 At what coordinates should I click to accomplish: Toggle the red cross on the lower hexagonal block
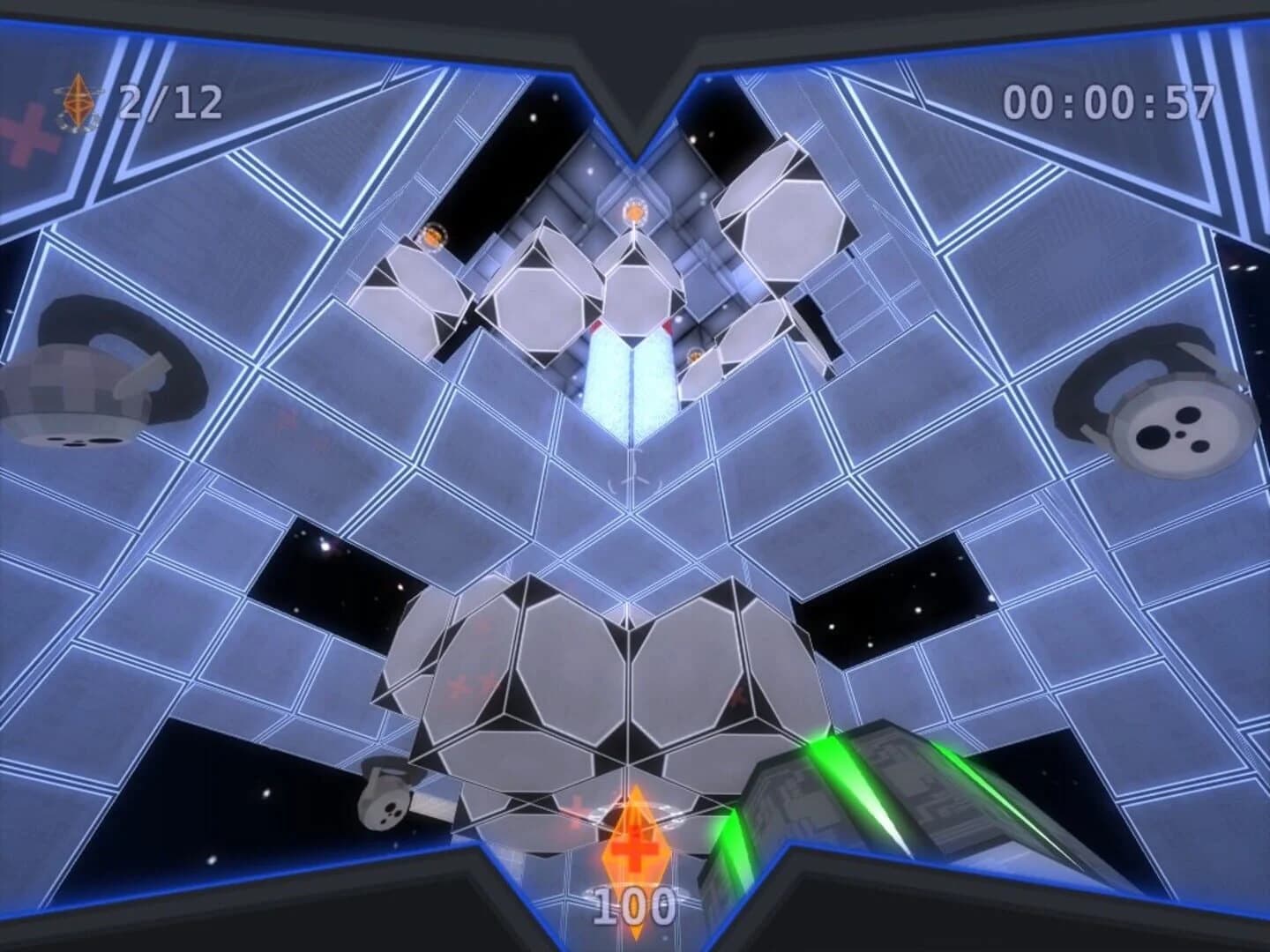click(x=459, y=683)
